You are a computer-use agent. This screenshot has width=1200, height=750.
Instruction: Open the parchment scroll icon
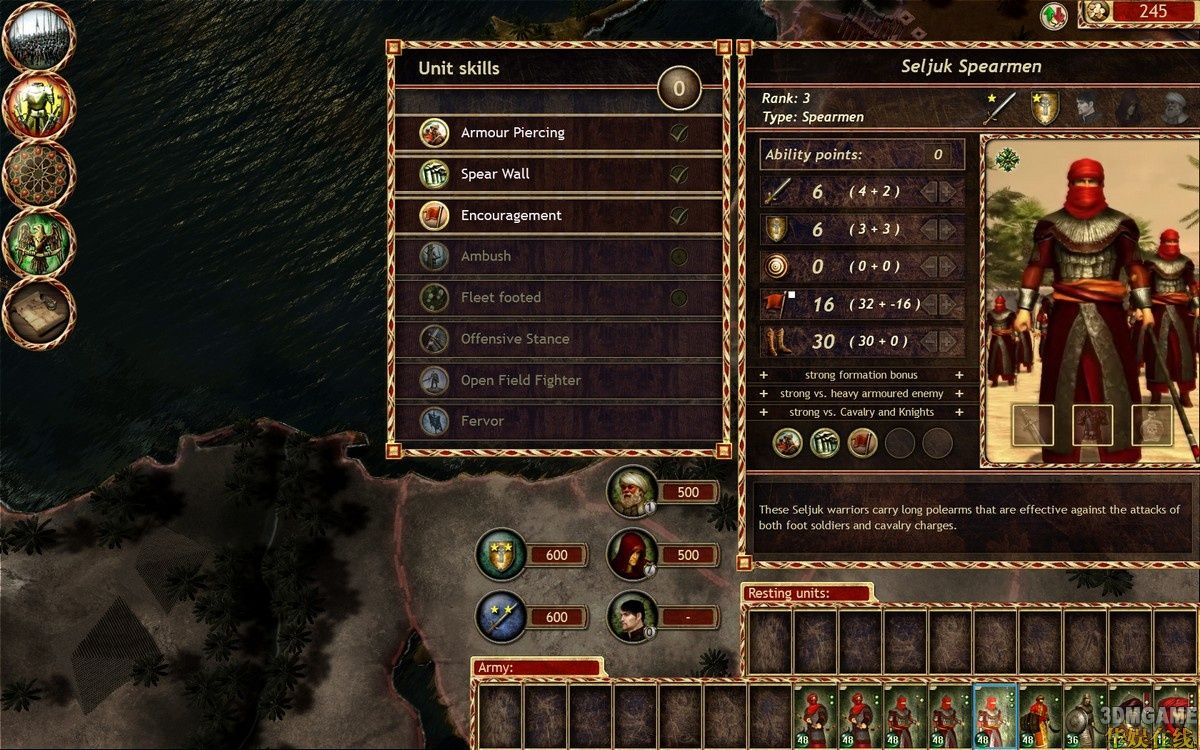click(x=40, y=311)
